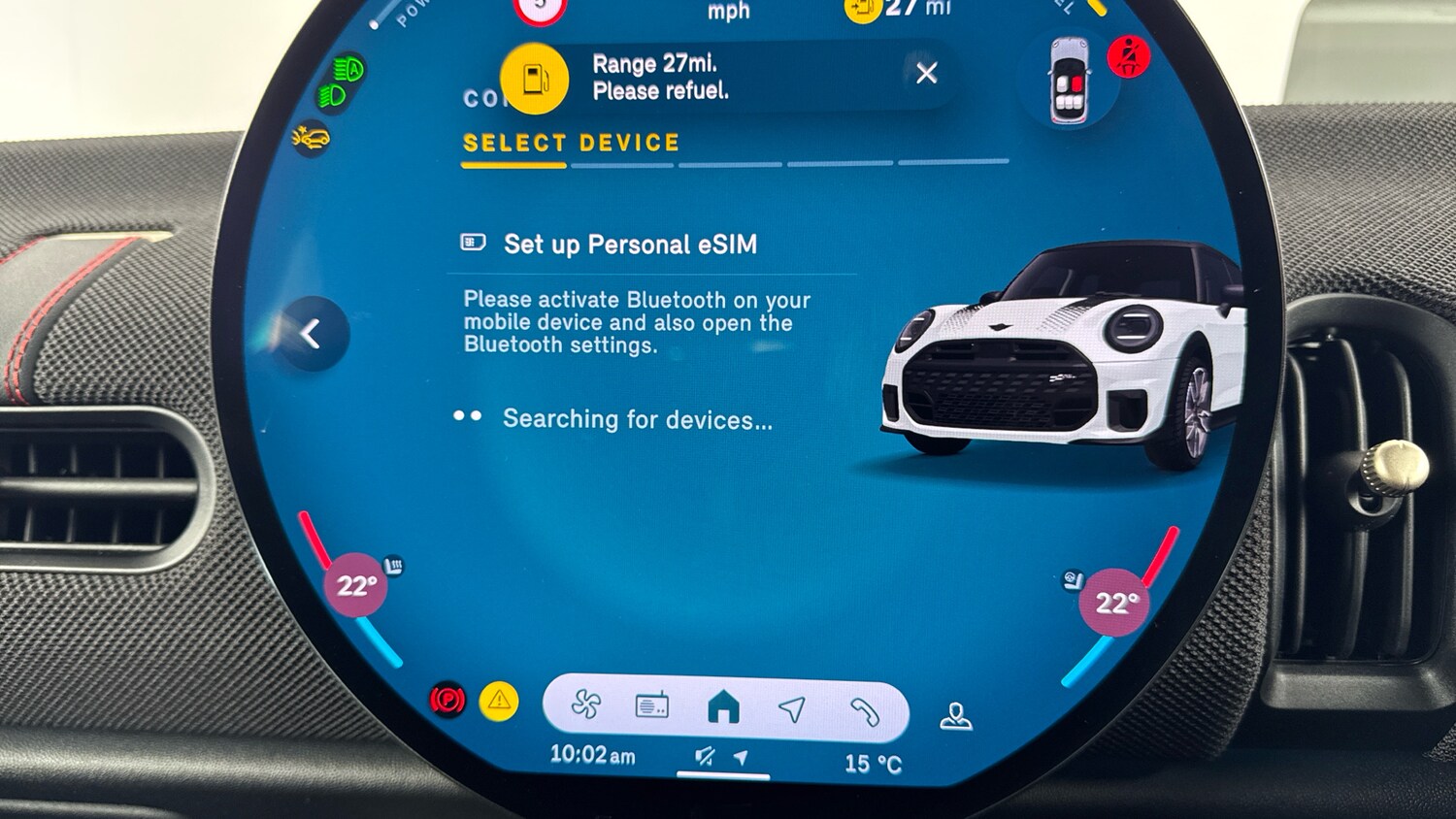The width and height of the screenshot is (1456, 819).
Task: Advance to the next setup step segment
Action: pyautogui.click(x=621, y=166)
